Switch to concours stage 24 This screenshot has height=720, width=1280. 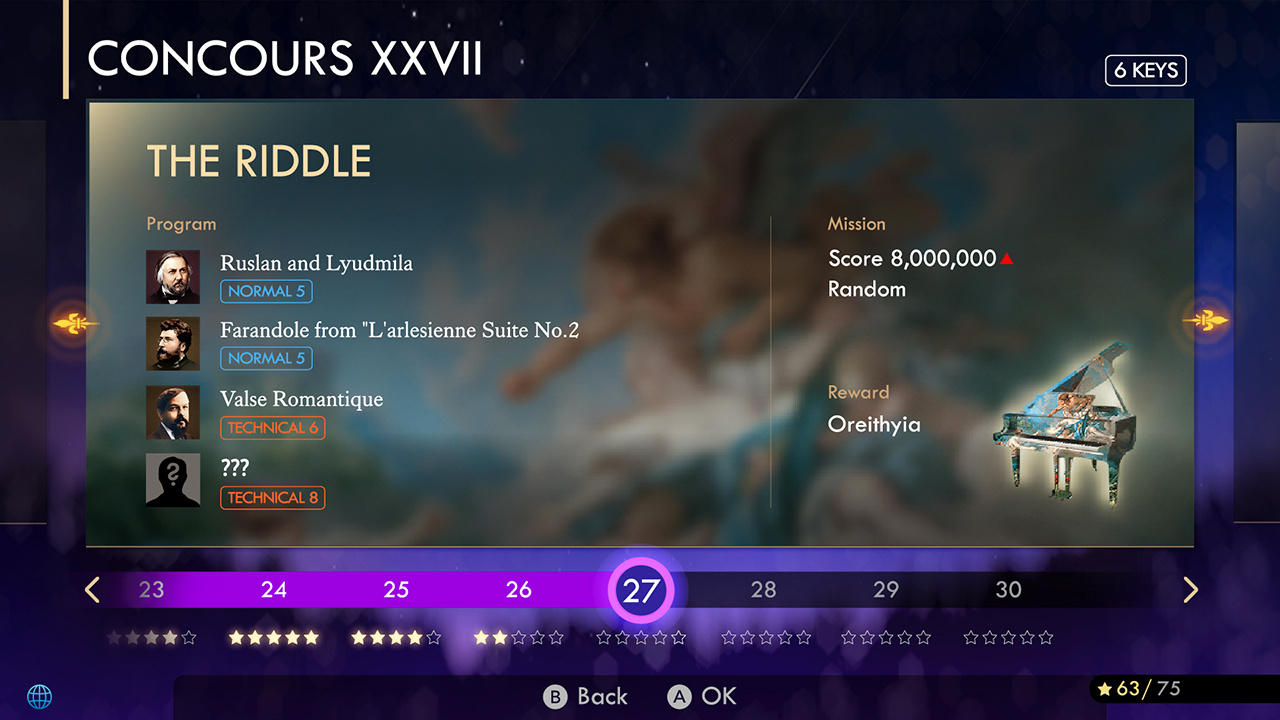coord(273,590)
